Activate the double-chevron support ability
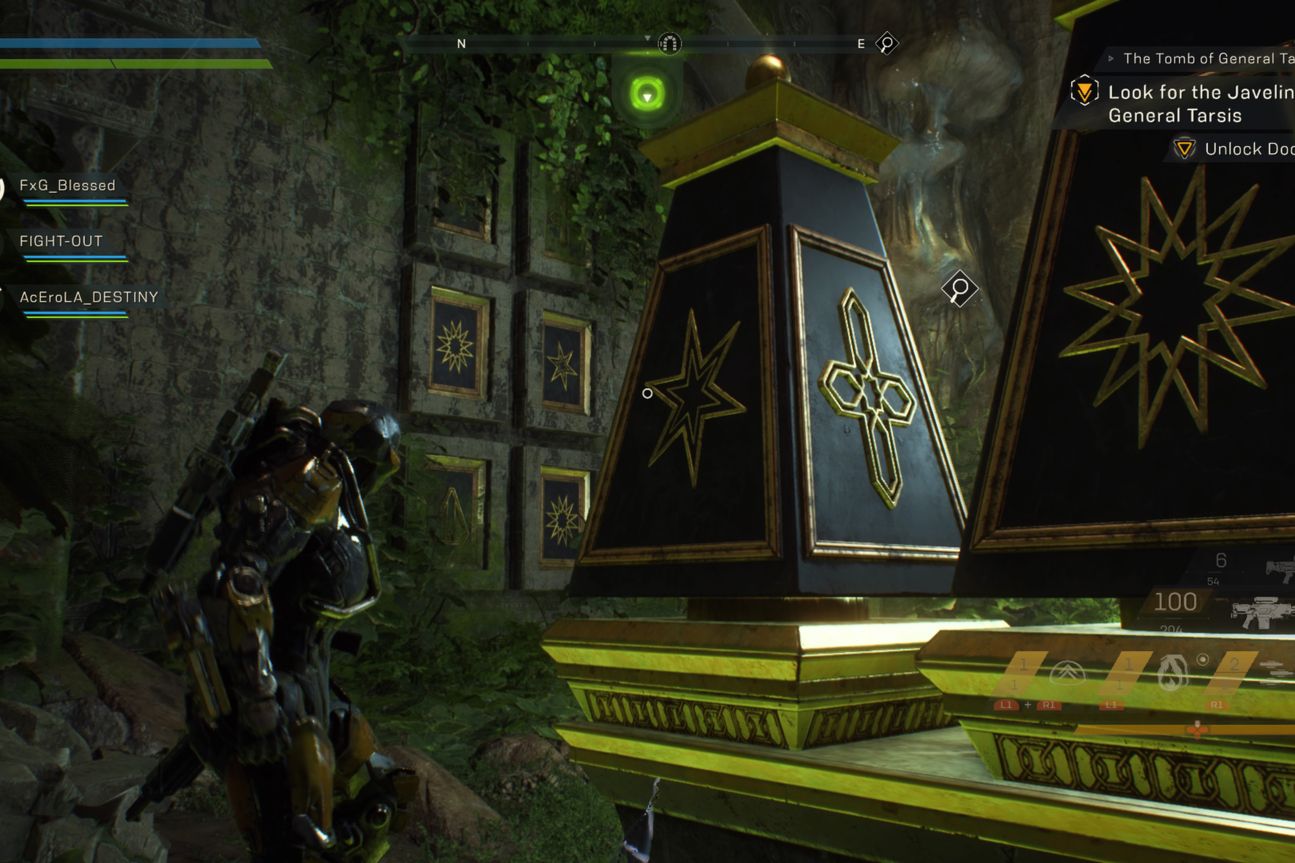The height and width of the screenshot is (863, 1295). (1066, 675)
